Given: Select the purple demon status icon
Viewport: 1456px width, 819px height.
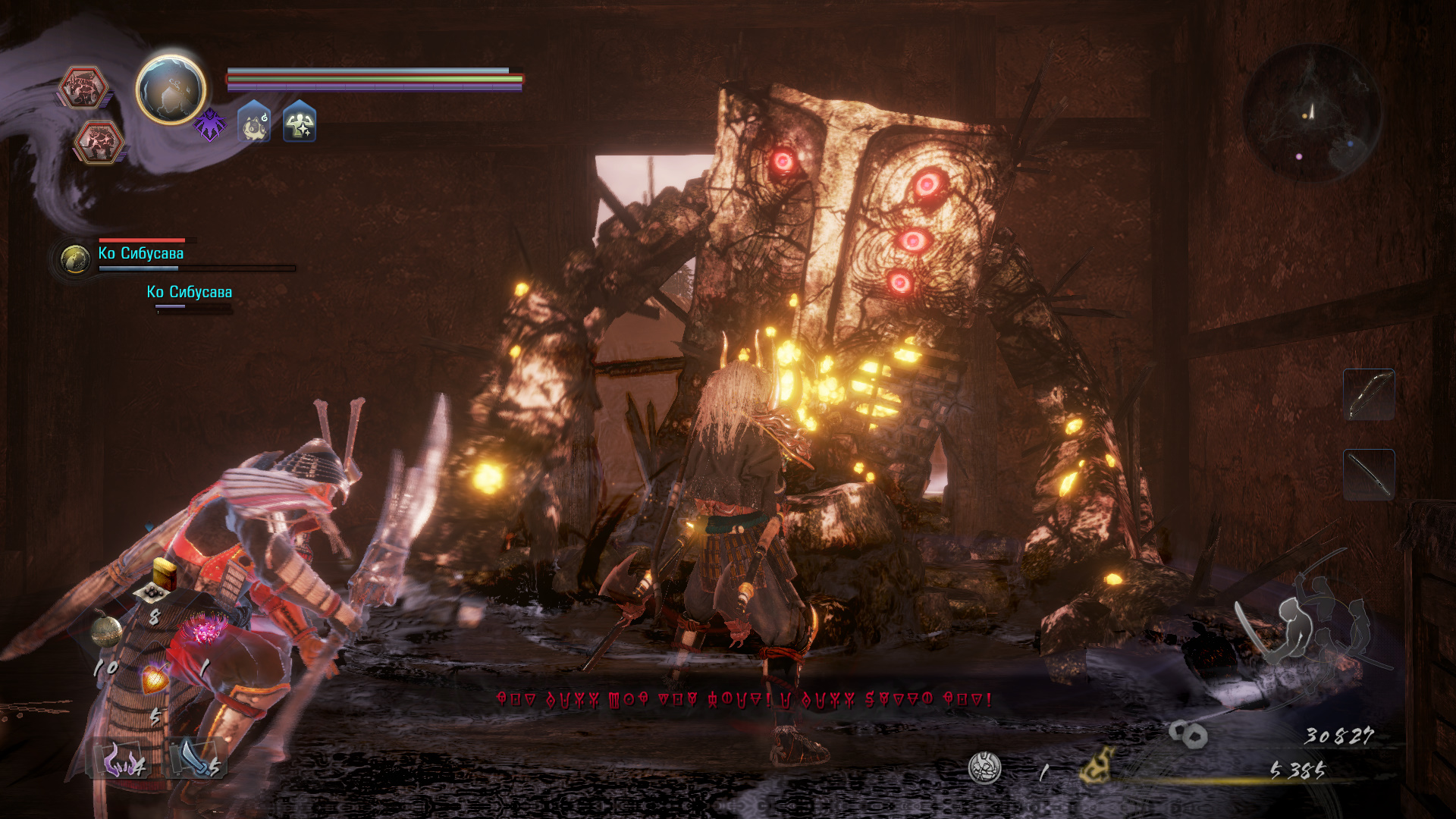Looking at the screenshot, I should [x=209, y=124].
